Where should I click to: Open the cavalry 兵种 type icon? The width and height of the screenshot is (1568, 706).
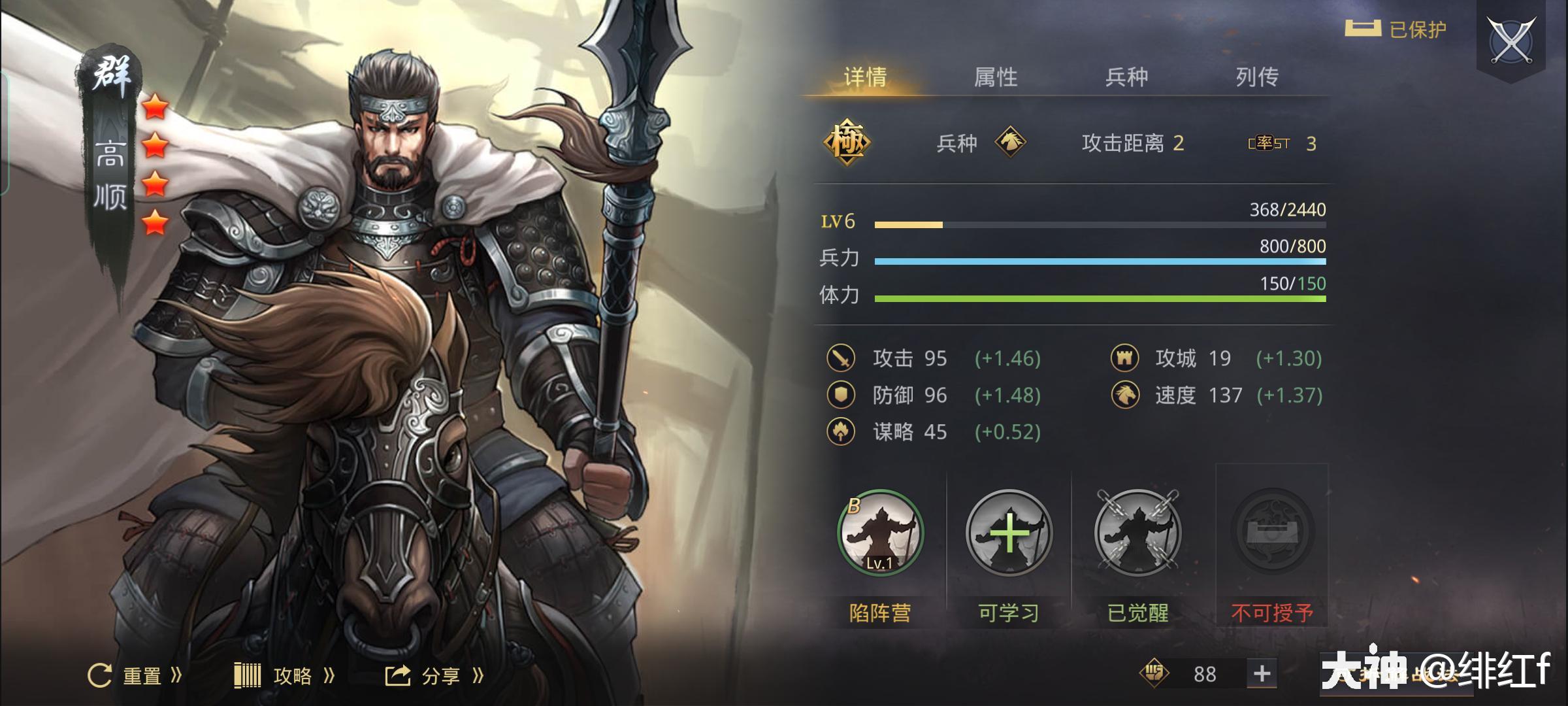point(1012,143)
